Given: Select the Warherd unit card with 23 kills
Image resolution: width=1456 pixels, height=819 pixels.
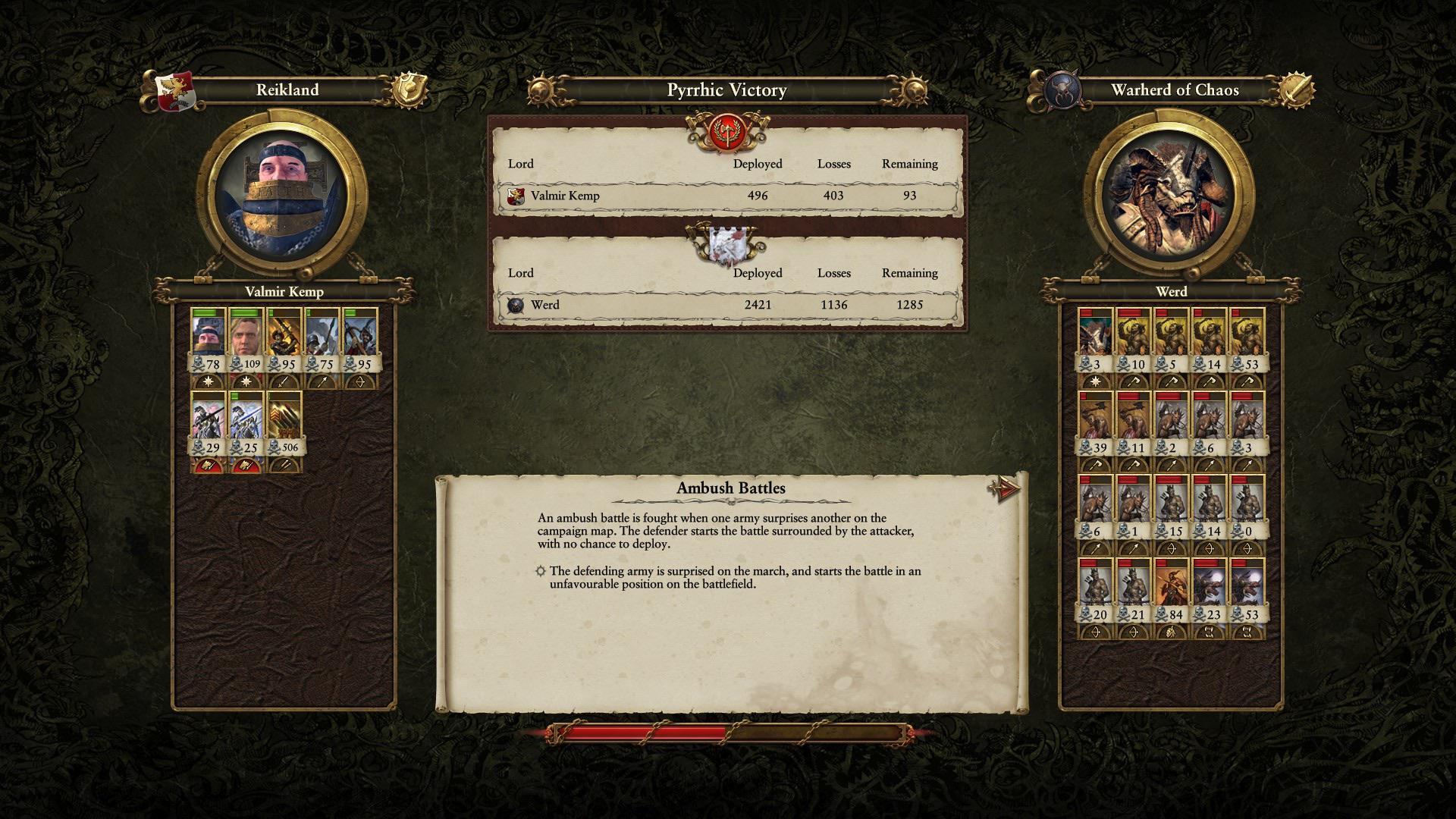Looking at the screenshot, I should 1210,591.
